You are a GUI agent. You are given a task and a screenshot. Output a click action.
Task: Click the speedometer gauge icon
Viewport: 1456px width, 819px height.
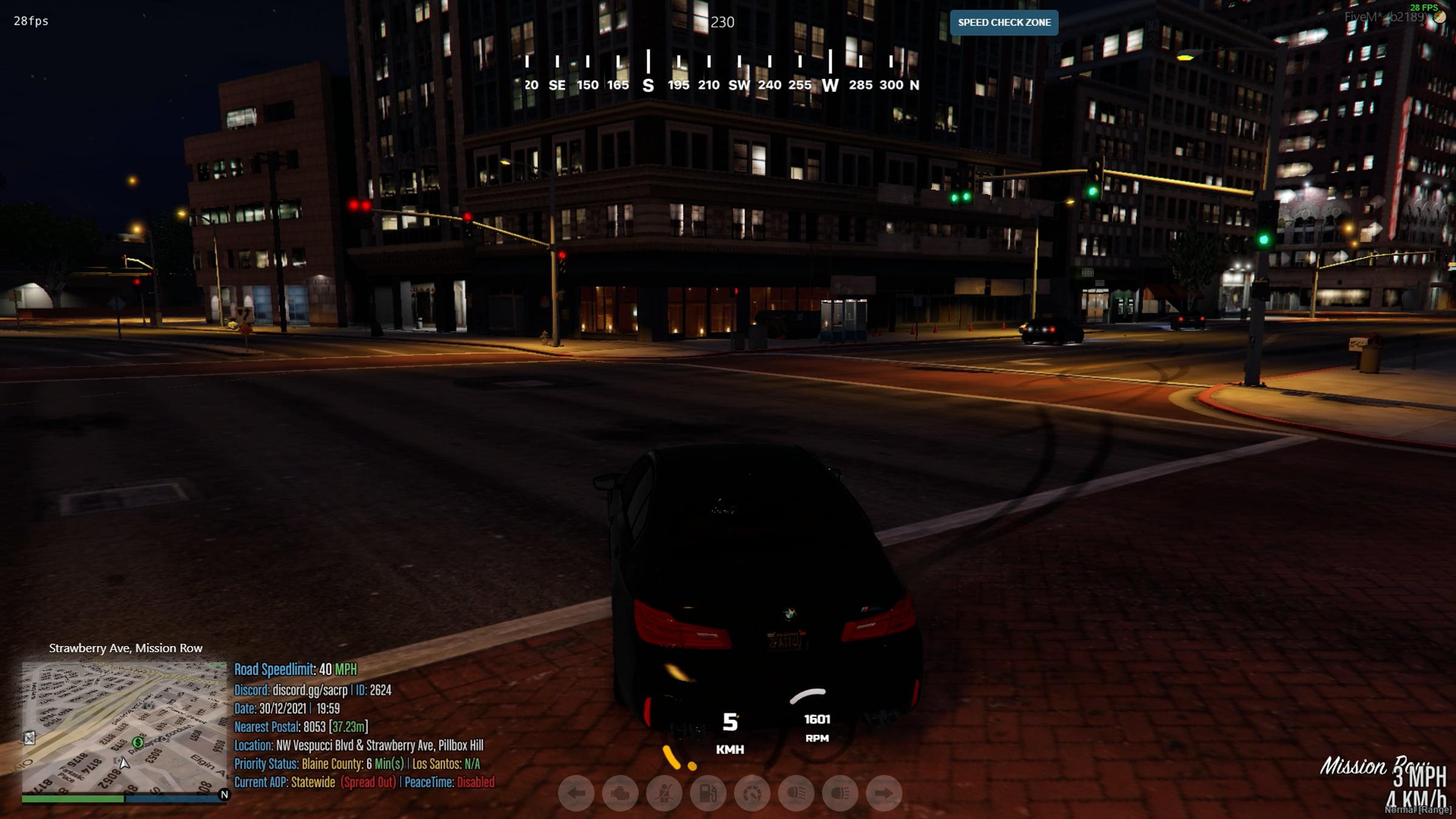coord(752,793)
